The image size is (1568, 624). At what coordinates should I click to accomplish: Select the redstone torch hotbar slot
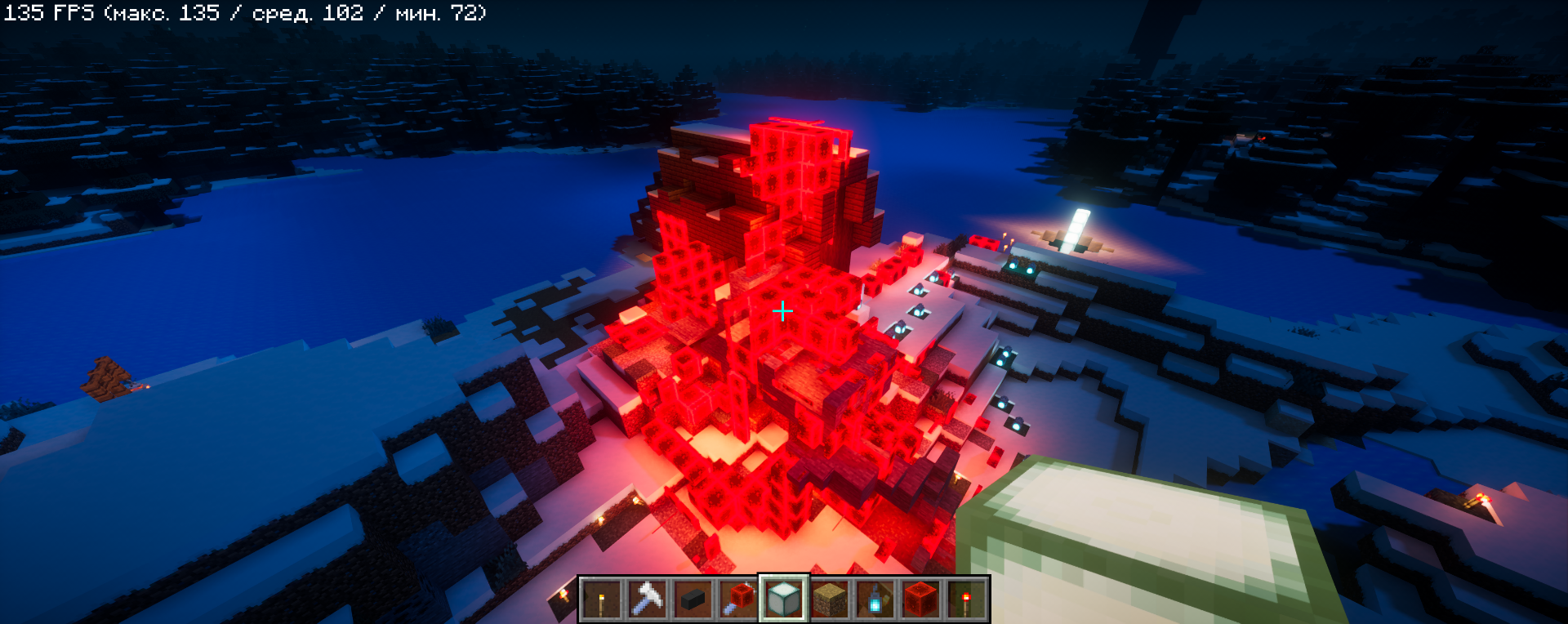coord(966,599)
